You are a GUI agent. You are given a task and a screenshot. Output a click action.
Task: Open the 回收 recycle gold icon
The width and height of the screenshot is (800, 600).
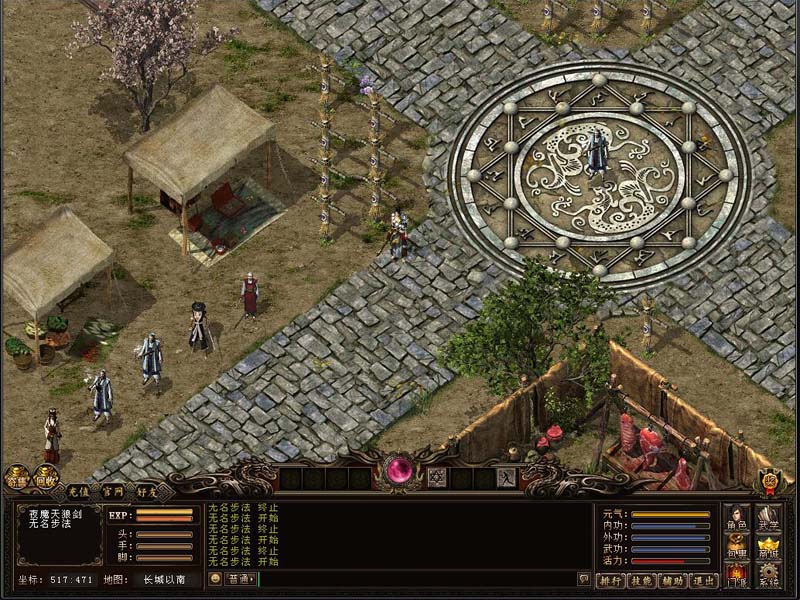coord(46,478)
